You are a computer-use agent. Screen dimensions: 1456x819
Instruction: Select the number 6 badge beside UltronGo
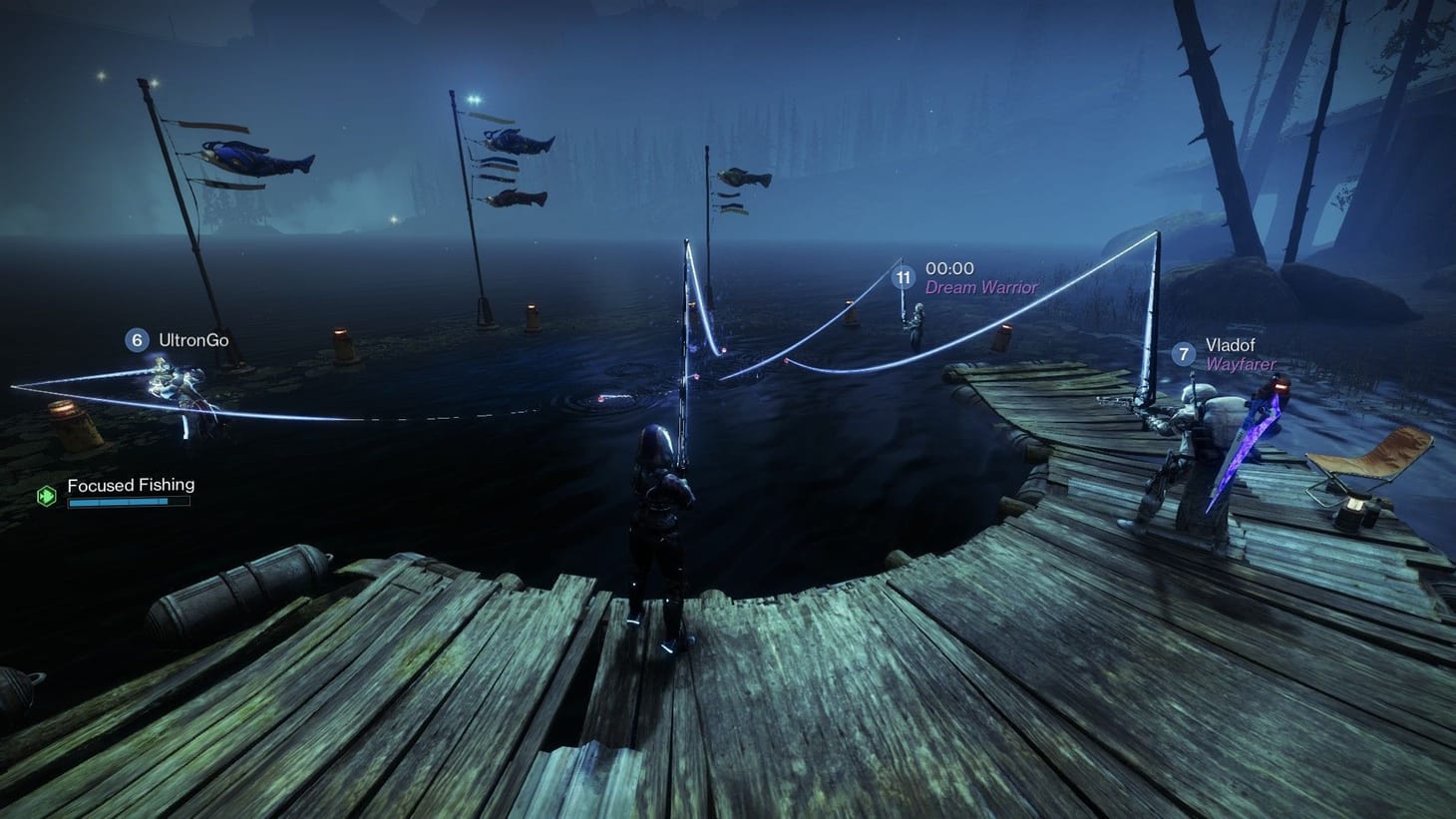135,340
